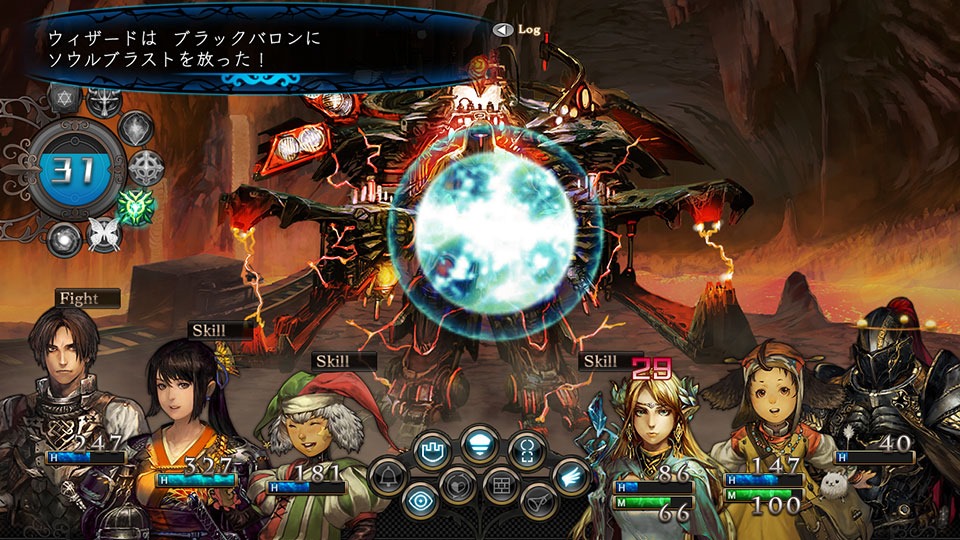The height and width of the screenshot is (540, 960).
Task: Activate the brick wall command icon
Action: 501,485
